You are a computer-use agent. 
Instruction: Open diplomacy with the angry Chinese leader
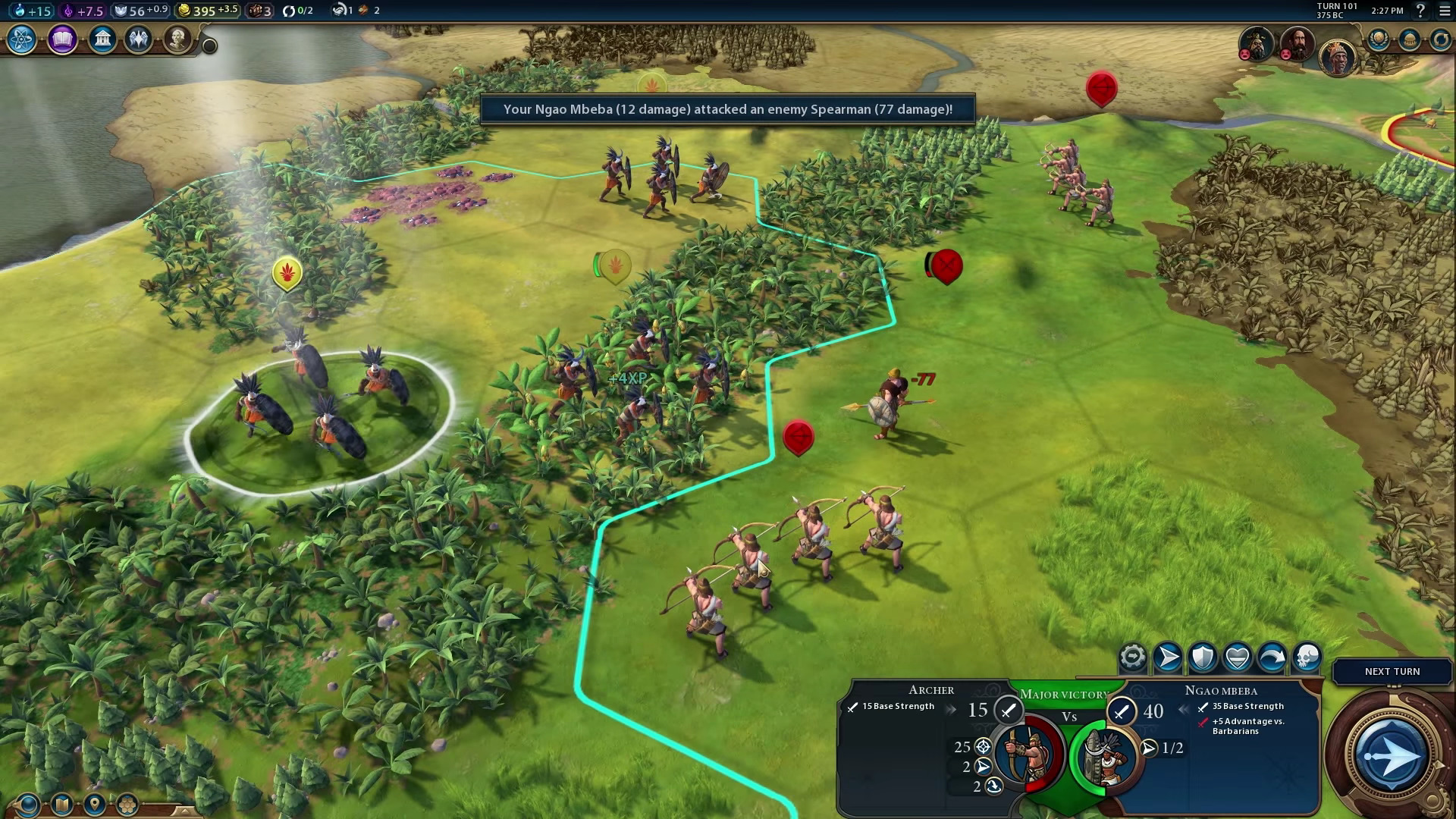(1257, 44)
